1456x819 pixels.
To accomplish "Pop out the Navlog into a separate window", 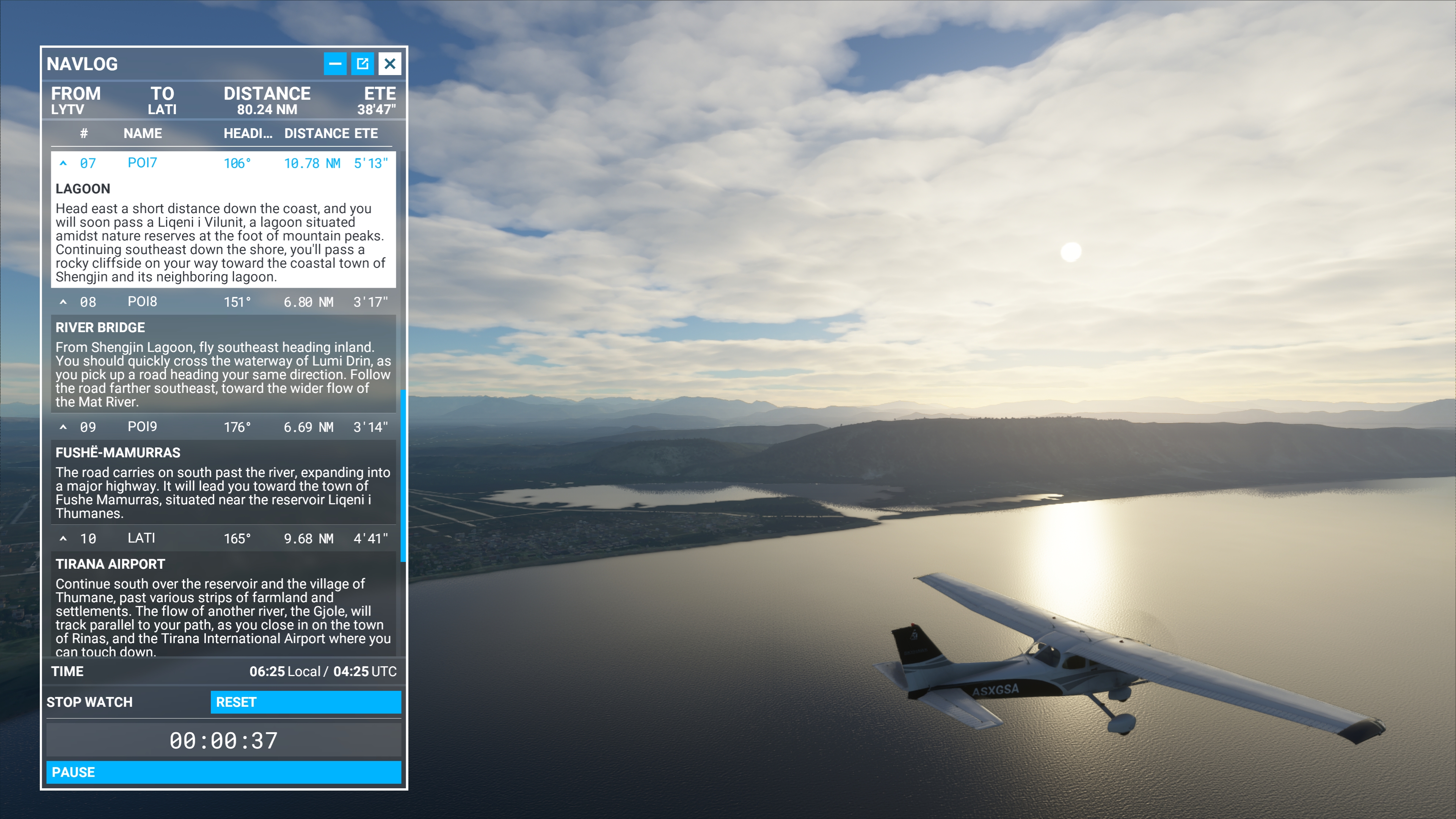I will click(x=362, y=63).
